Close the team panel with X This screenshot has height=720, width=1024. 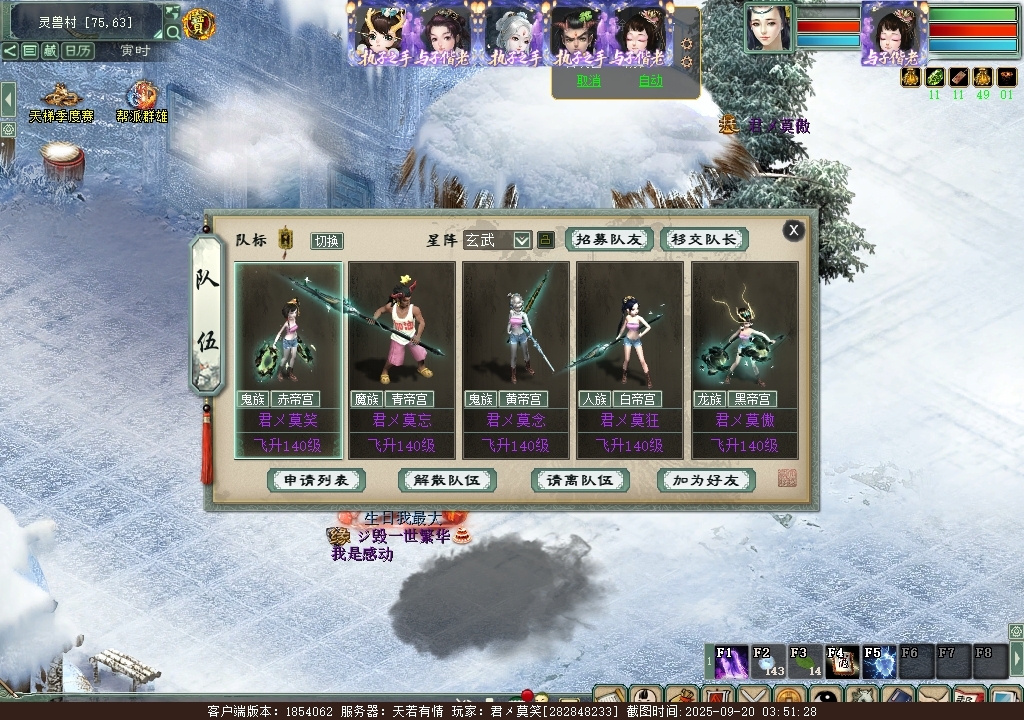tap(793, 231)
